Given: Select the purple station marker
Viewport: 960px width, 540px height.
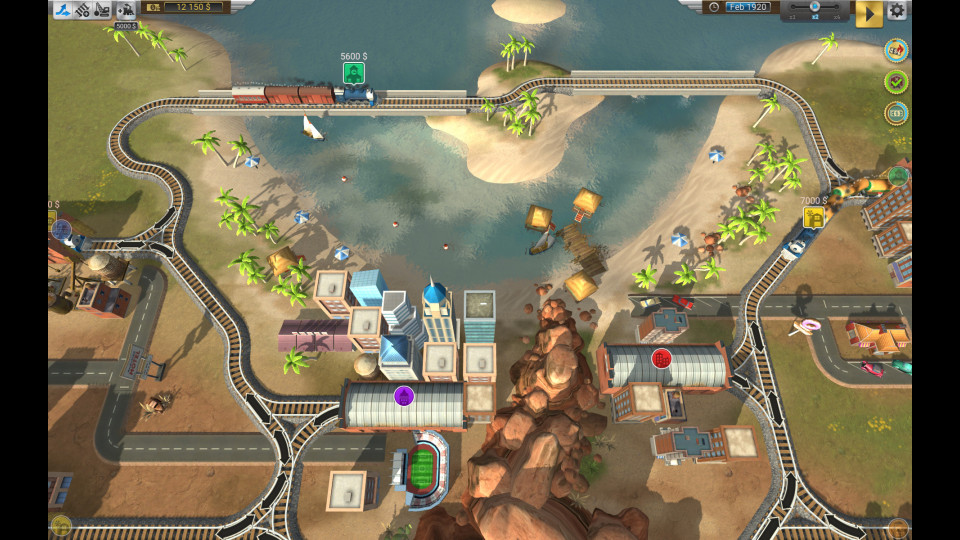Looking at the screenshot, I should pos(404,396).
